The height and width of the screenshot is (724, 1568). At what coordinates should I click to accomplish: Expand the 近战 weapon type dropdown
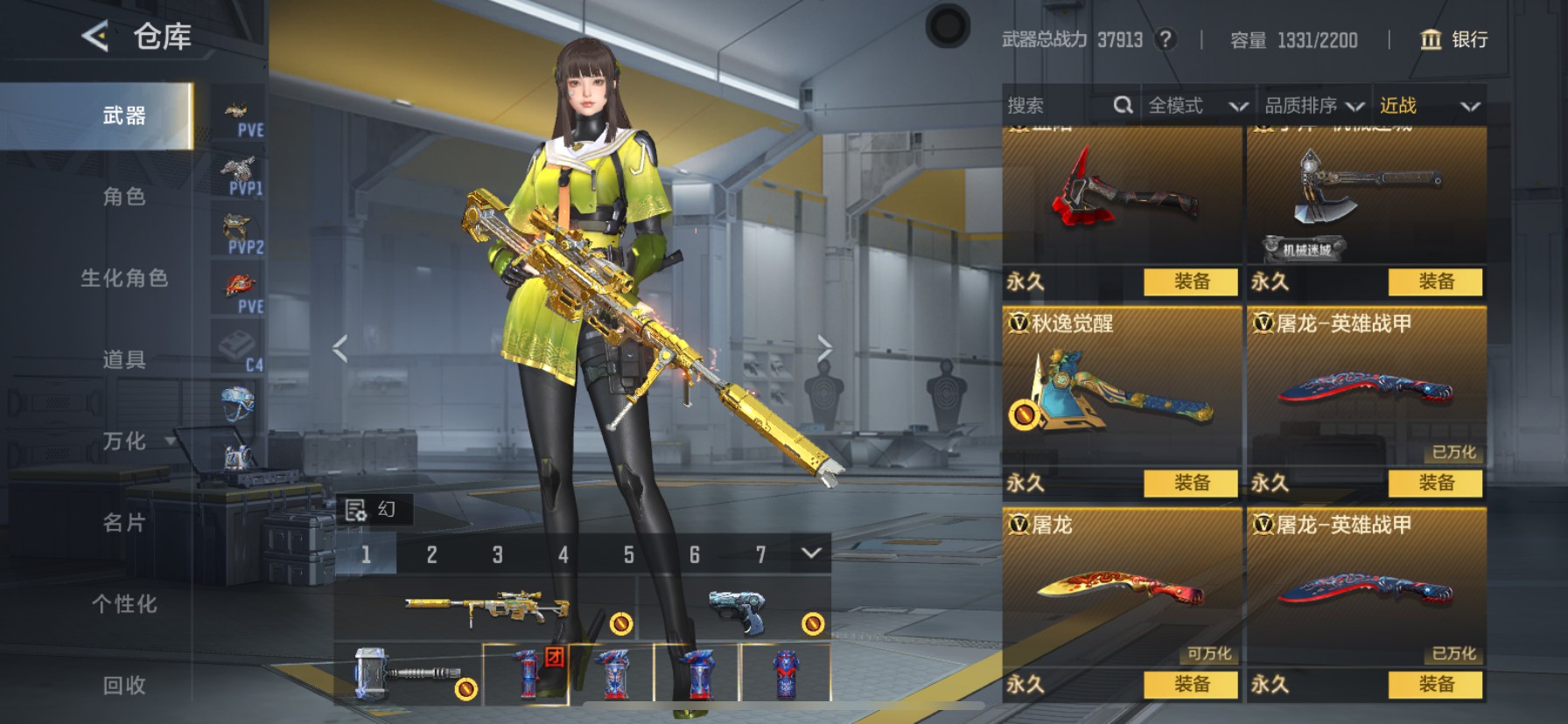(x=1430, y=106)
